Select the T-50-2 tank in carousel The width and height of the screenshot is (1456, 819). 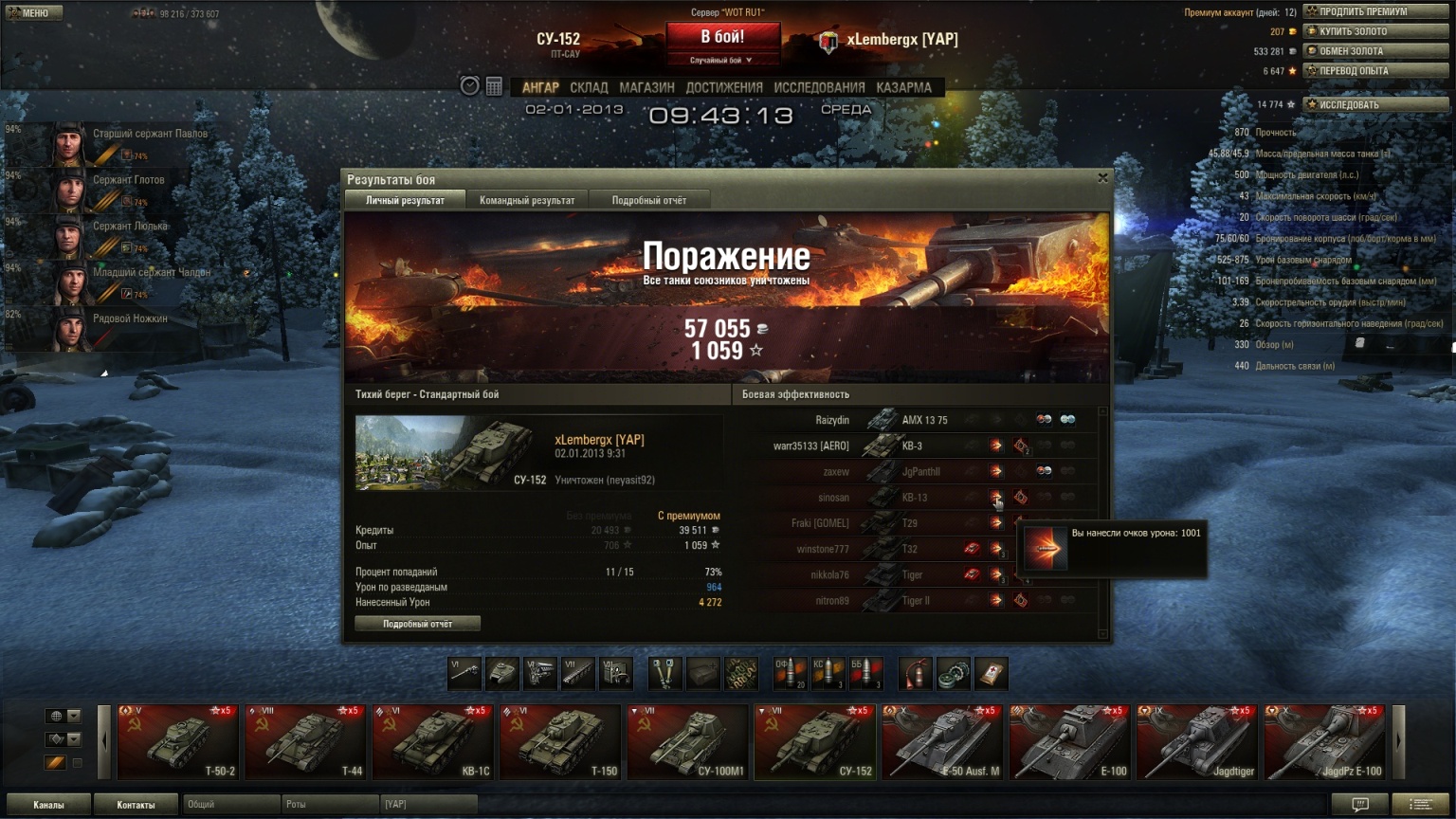click(178, 742)
